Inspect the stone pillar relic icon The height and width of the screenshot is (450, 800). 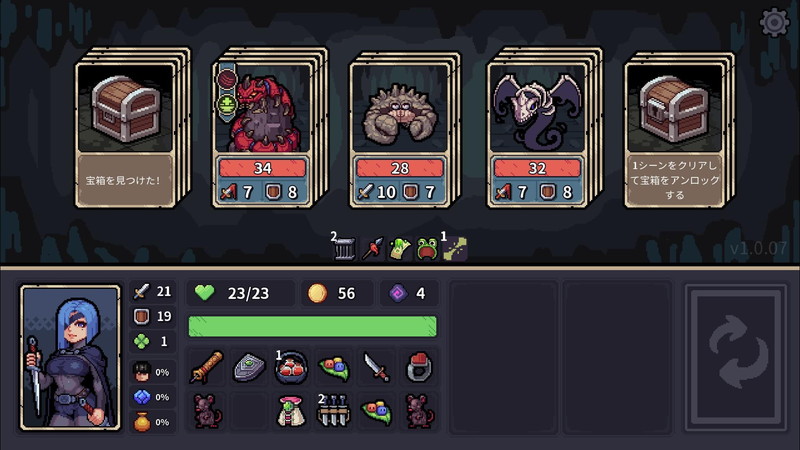pos(345,249)
